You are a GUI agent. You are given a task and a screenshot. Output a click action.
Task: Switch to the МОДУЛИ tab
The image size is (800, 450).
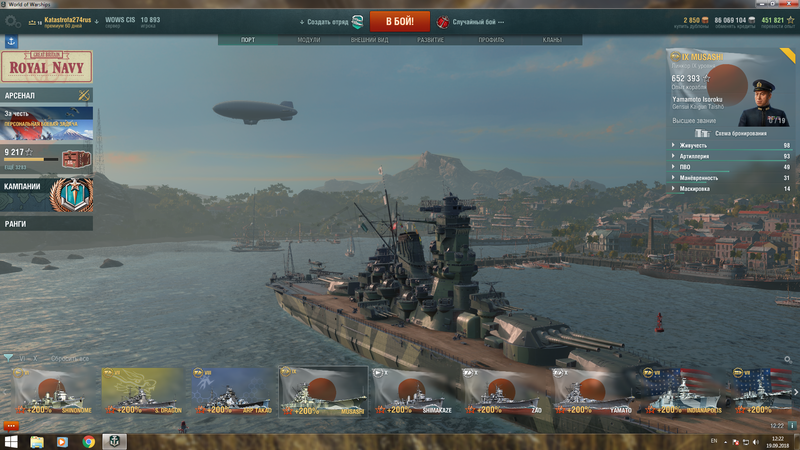309,40
